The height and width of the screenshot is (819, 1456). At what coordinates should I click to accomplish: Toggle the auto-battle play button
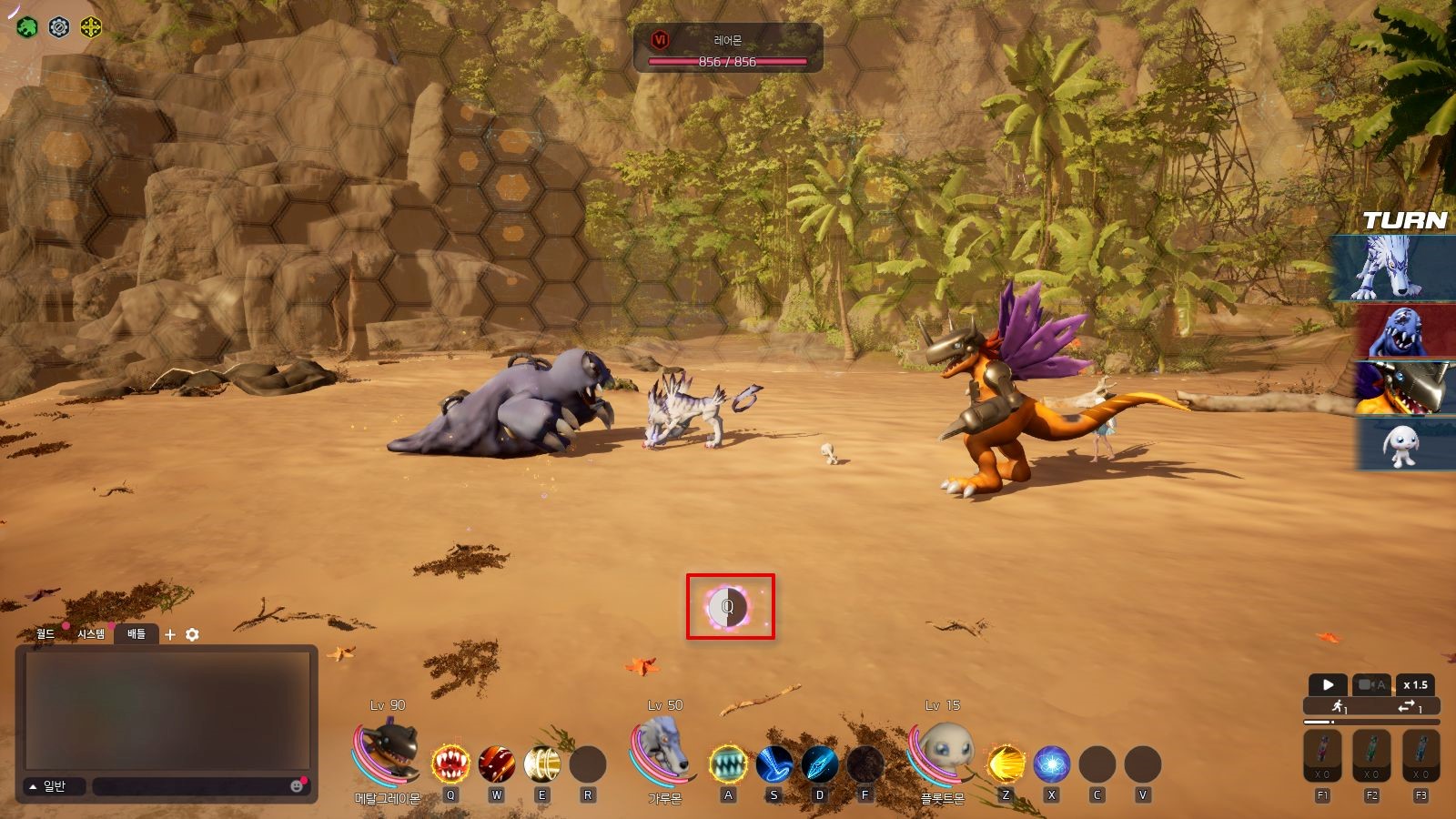[1328, 684]
